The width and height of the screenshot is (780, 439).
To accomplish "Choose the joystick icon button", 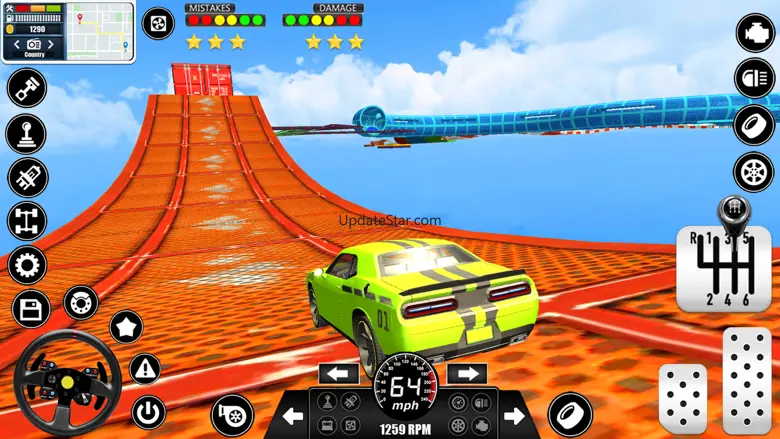I will tap(27, 133).
